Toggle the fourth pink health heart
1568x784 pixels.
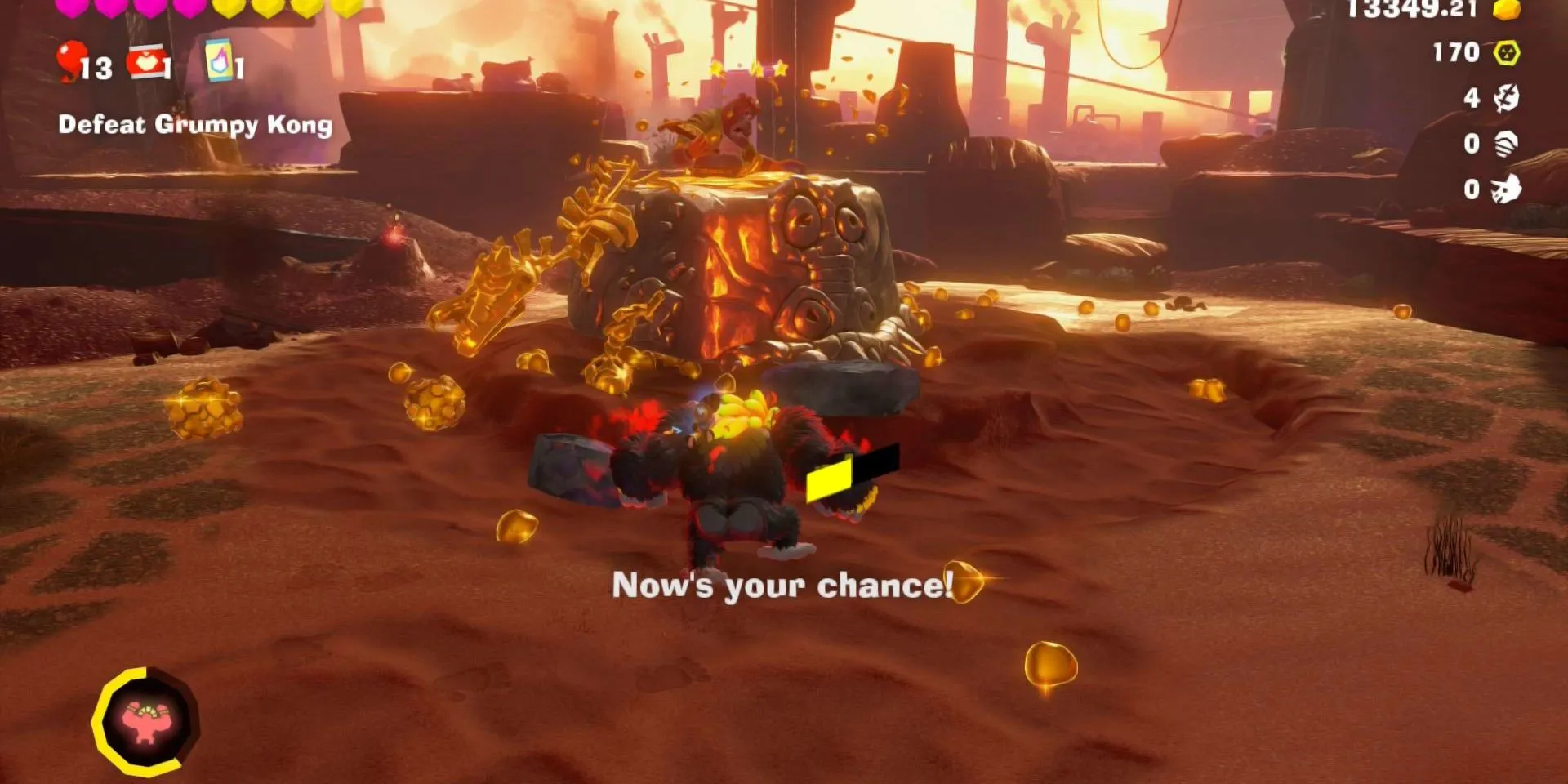pyautogui.click(x=188, y=10)
